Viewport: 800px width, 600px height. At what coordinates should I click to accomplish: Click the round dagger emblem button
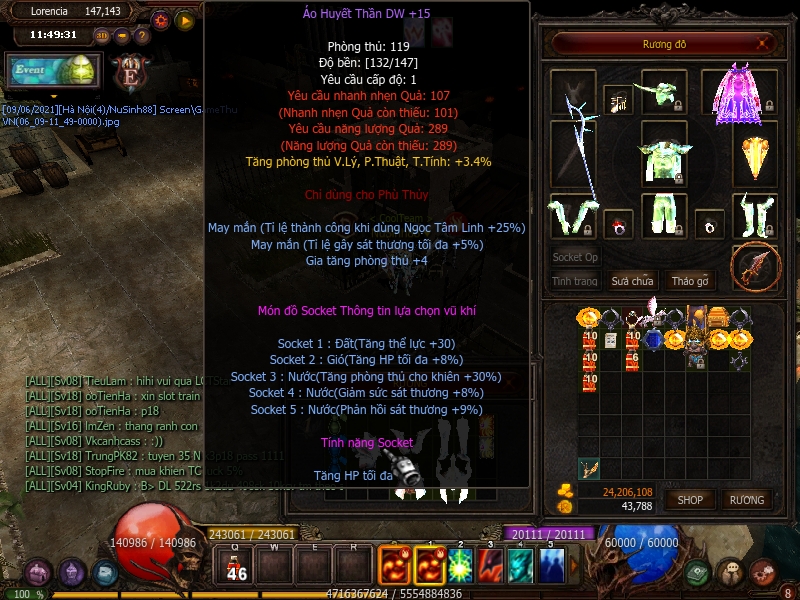(x=754, y=265)
